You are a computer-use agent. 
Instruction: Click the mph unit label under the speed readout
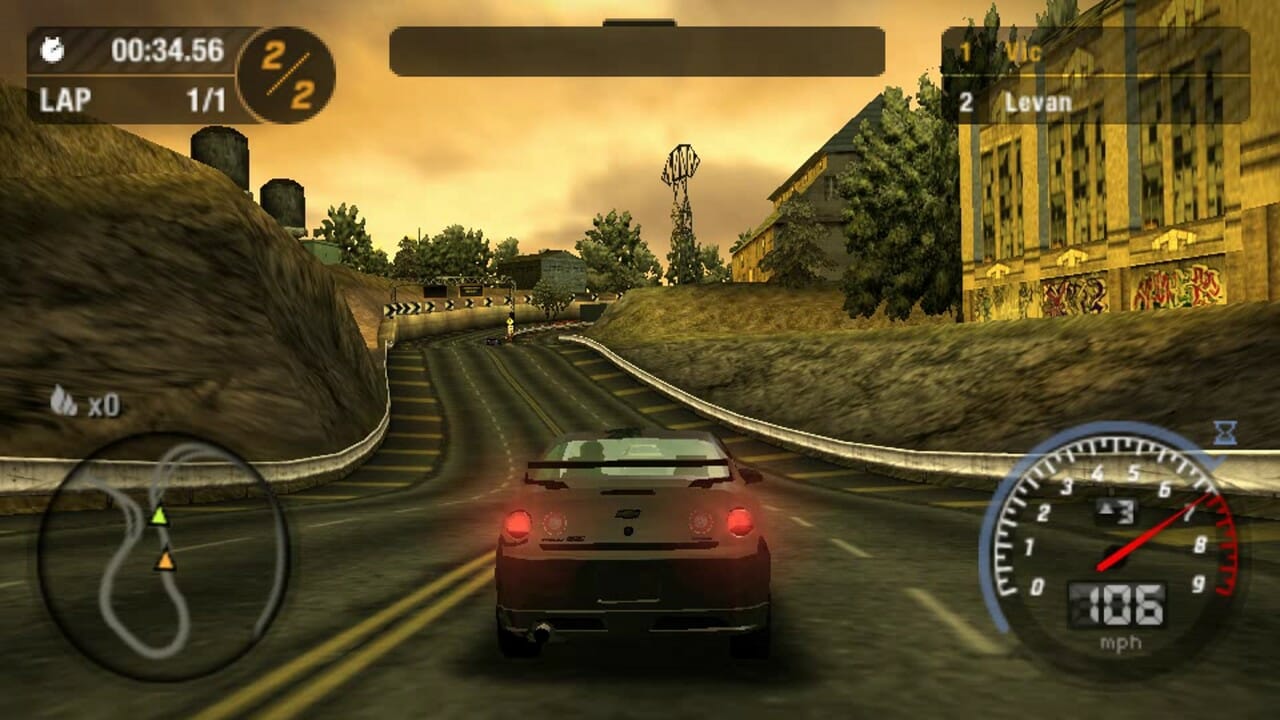coord(1122,644)
